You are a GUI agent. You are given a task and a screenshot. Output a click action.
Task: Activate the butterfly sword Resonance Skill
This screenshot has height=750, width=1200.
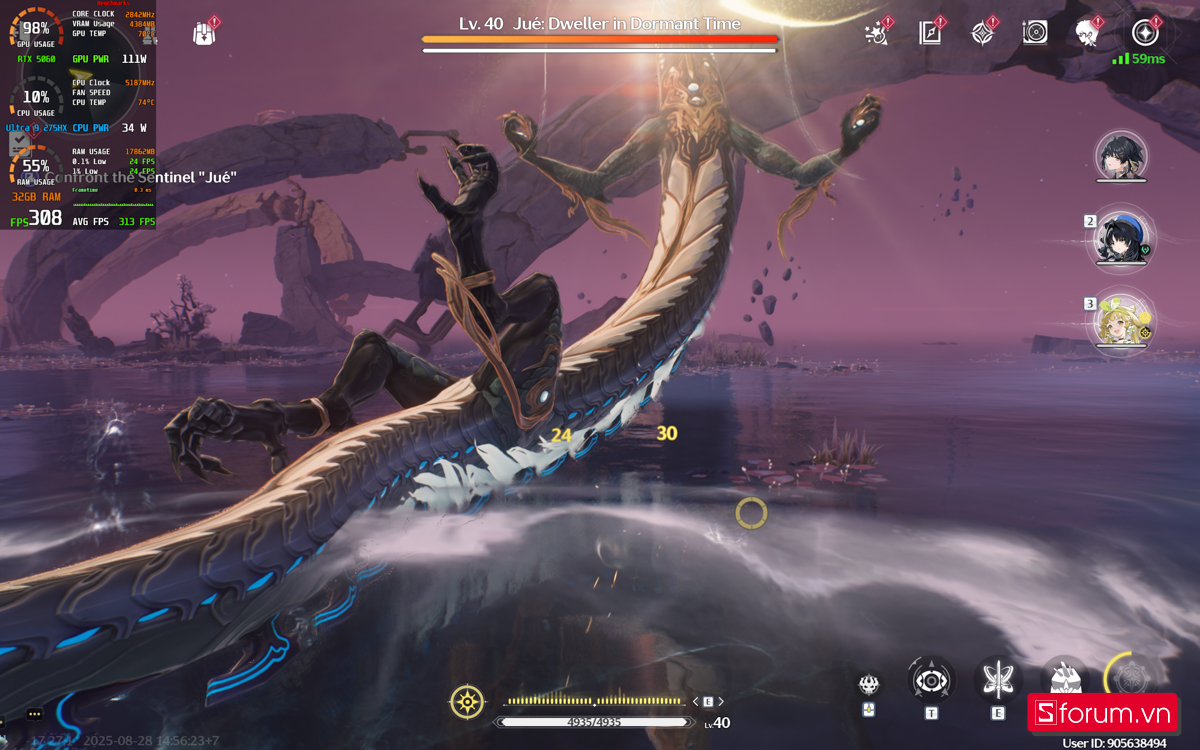(x=997, y=680)
